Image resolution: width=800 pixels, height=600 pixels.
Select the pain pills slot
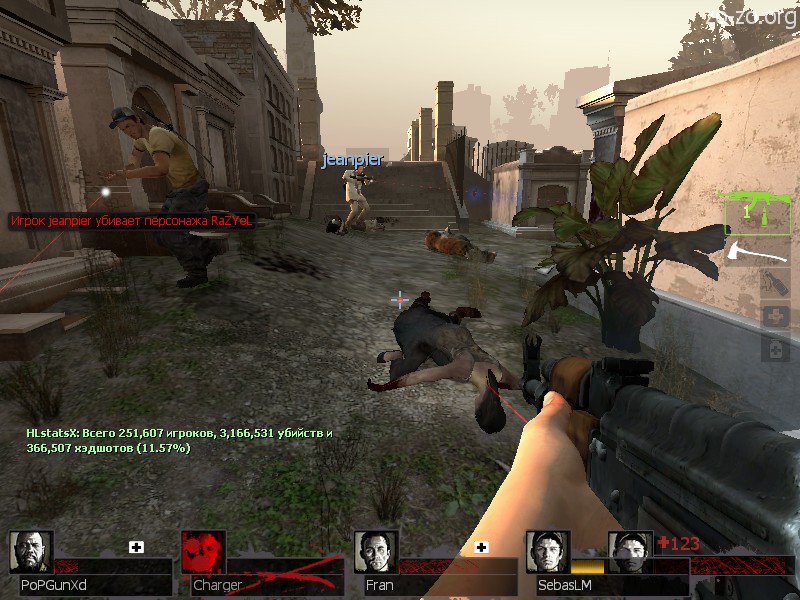tap(776, 349)
